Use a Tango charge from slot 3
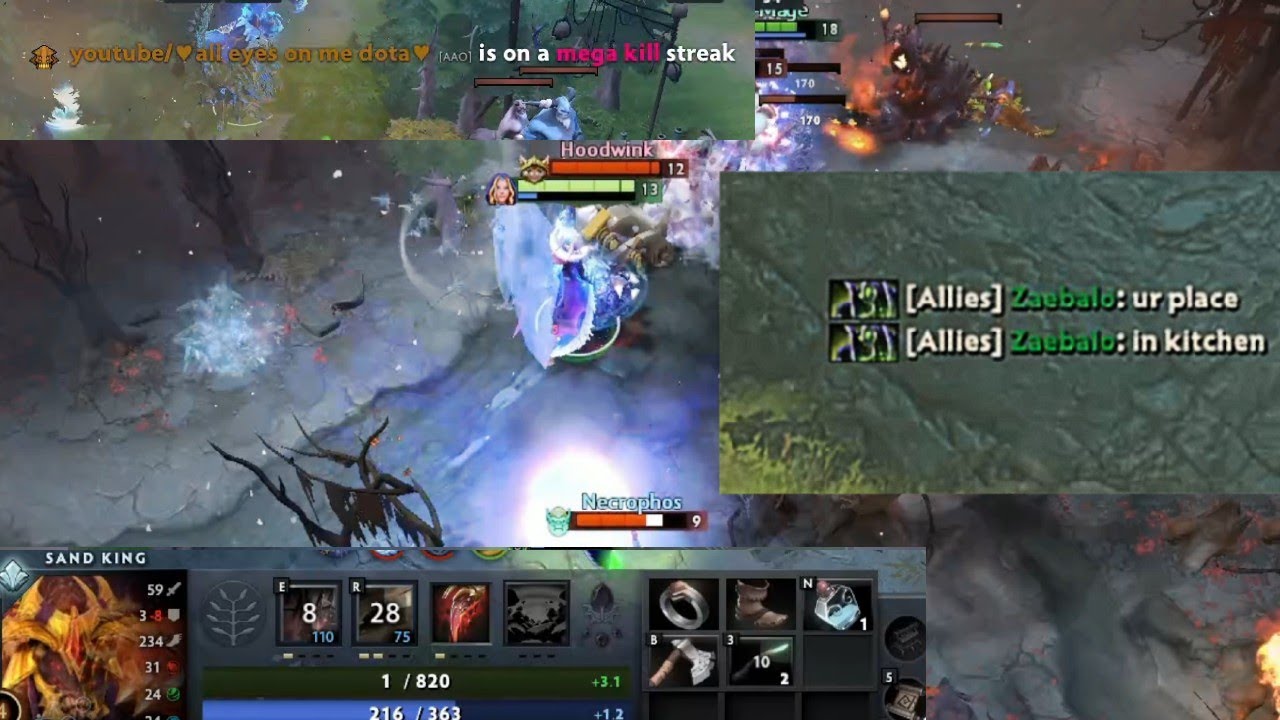Viewport: 1280px width, 720px height. point(760,660)
